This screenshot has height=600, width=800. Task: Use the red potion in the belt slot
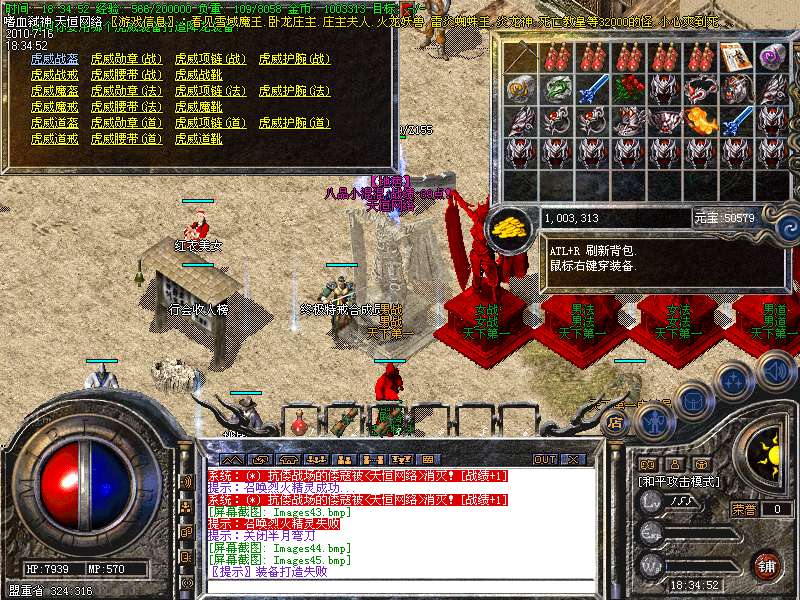(x=299, y=424)
